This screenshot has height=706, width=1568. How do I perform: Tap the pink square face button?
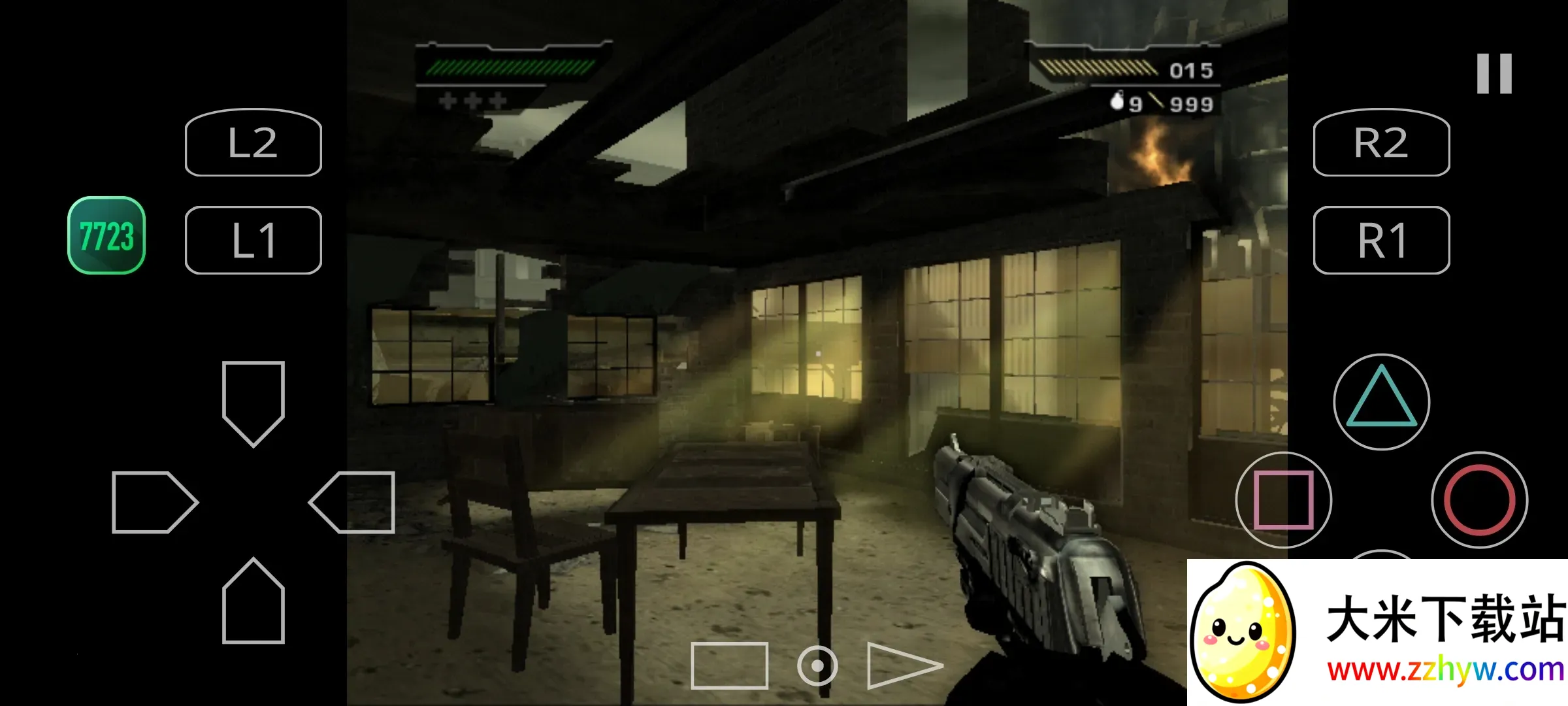click(1283, 499)
